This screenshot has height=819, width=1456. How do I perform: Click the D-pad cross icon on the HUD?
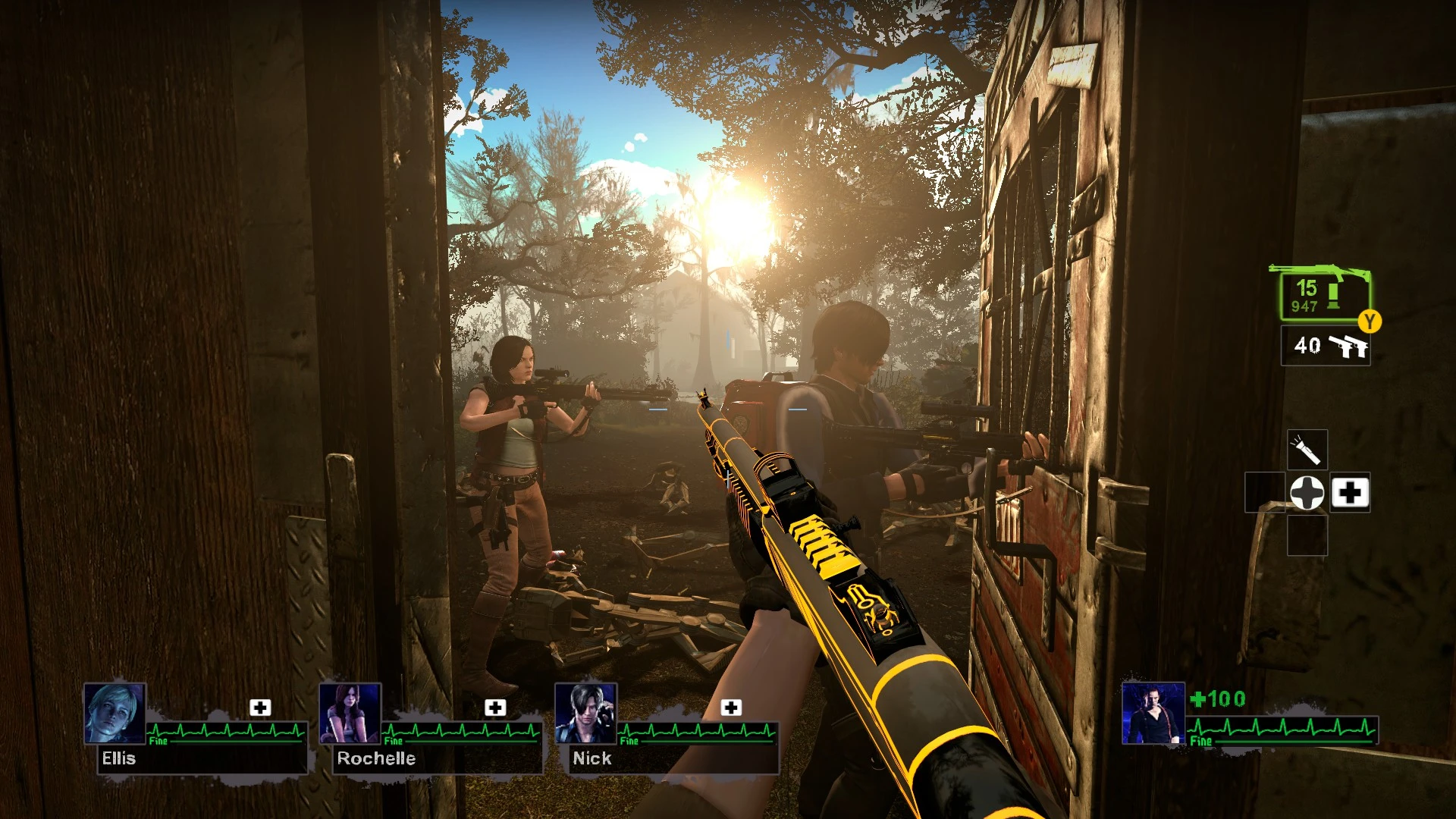click(1308, 493)
